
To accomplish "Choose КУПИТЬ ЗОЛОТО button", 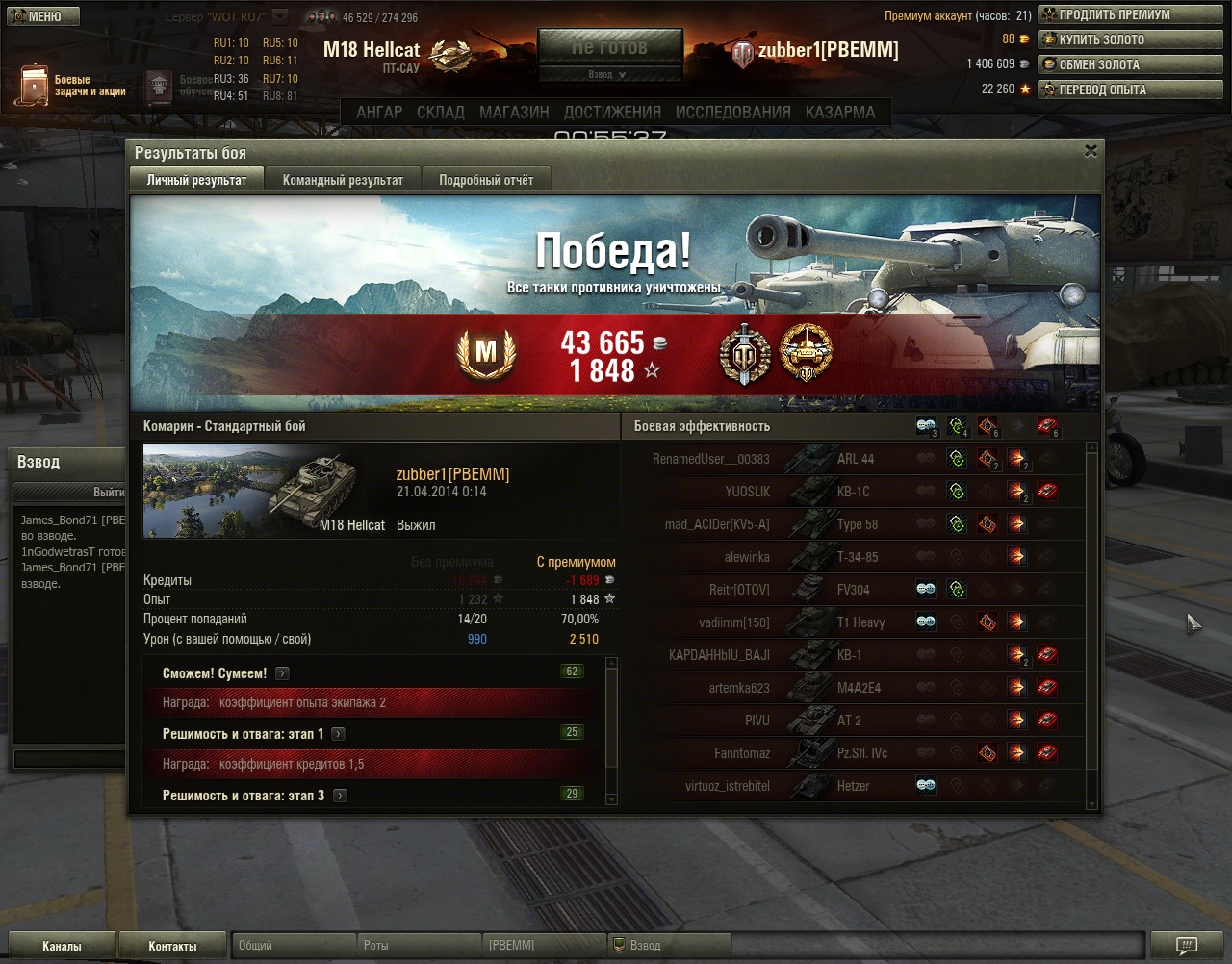I will point(1129,39).
